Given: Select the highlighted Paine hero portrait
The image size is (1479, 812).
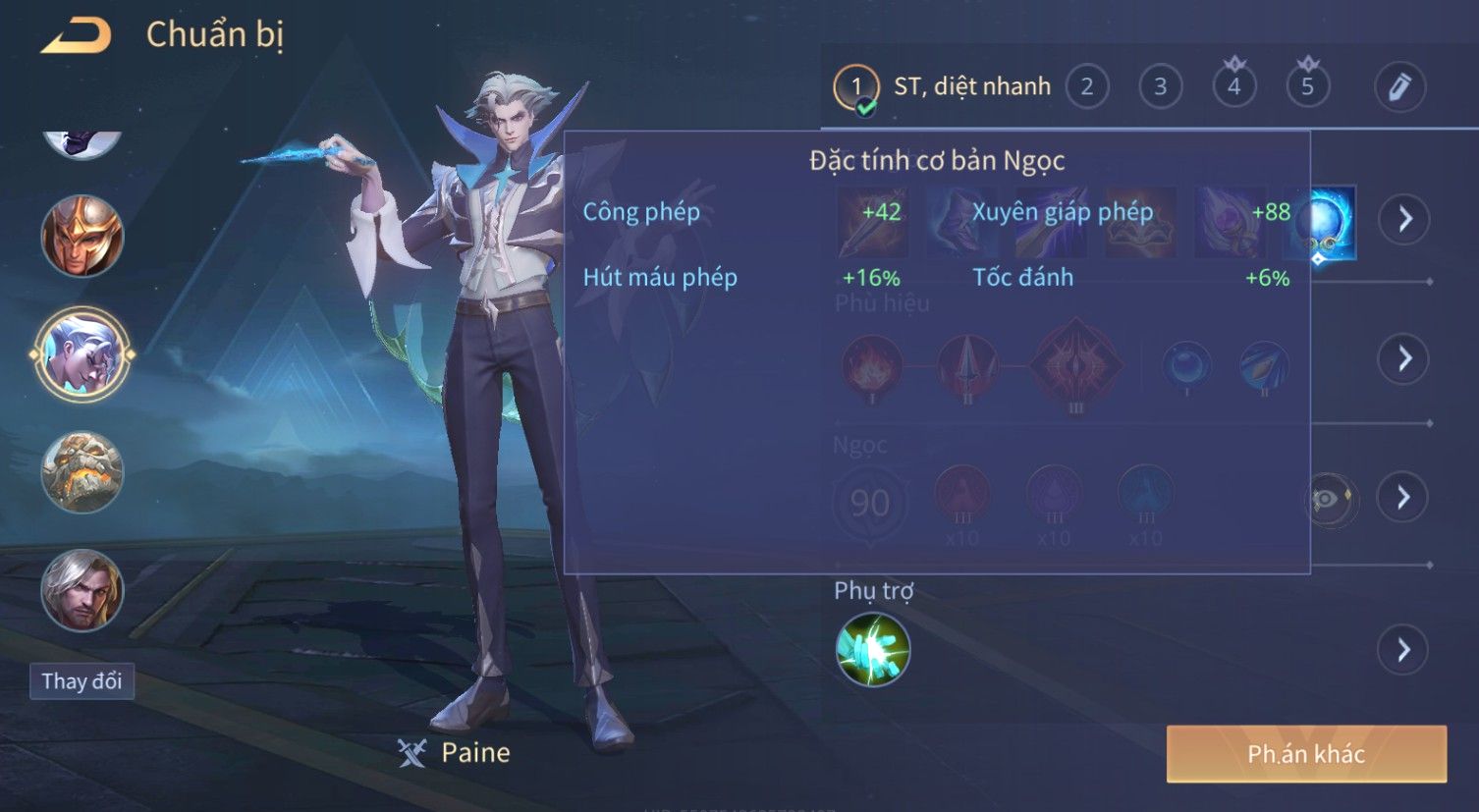Looking at the screenshot, I should 82,353.
